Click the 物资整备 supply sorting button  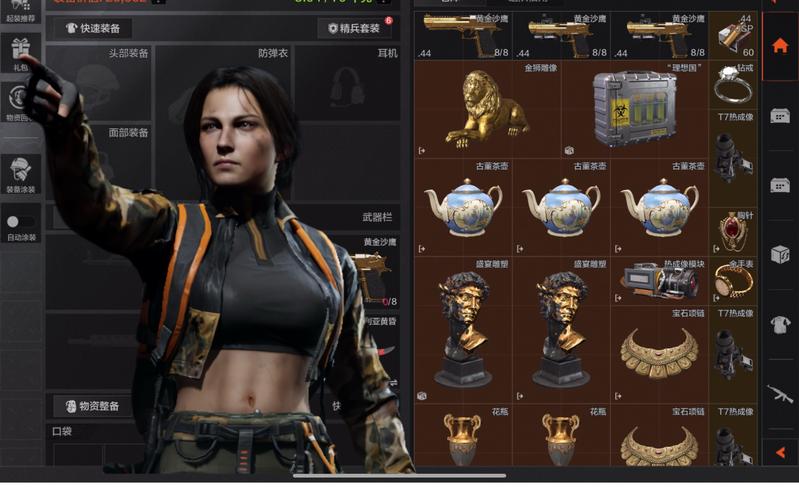(x=93, y=406)
